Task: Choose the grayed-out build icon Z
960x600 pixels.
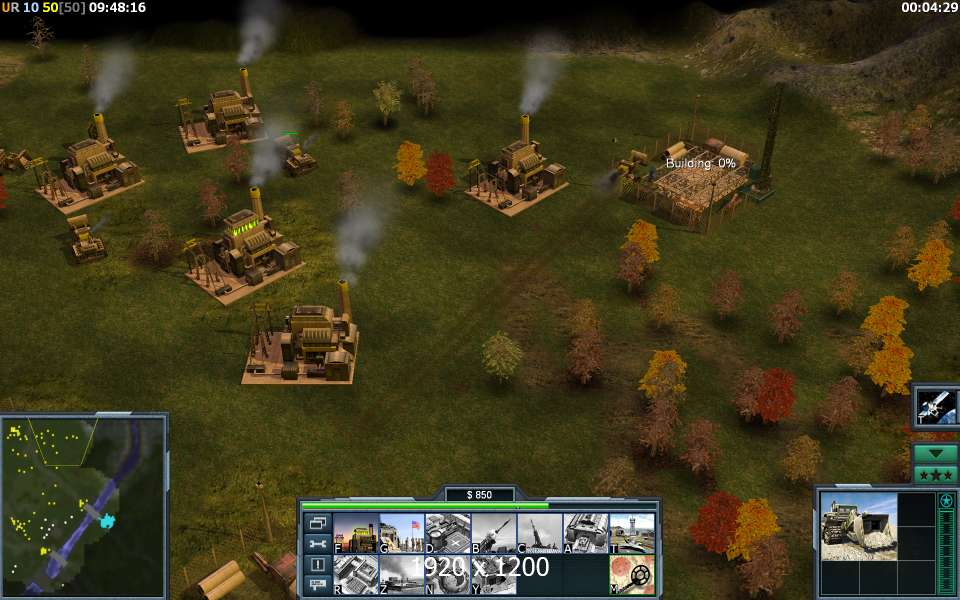Action: pos(401,574)
